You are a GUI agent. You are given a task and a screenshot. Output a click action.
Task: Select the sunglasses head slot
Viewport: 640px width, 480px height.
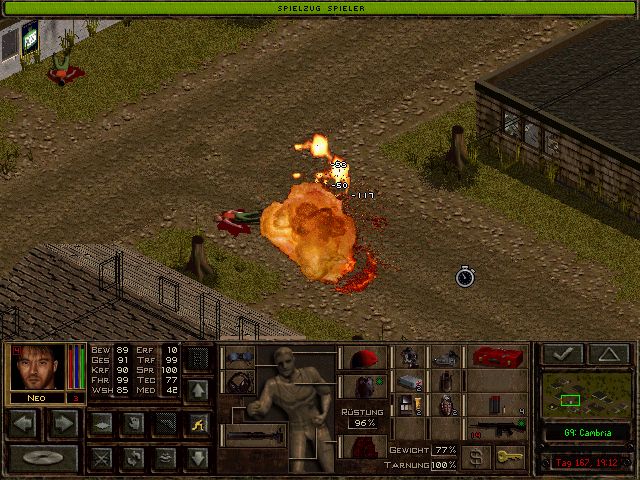pyautogui.click(x=237, y=357)
